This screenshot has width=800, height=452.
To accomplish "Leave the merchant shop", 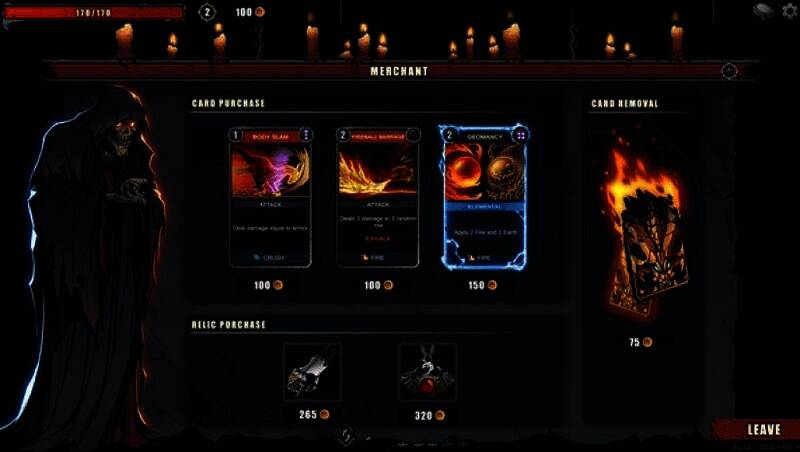I will click(763, 430).
